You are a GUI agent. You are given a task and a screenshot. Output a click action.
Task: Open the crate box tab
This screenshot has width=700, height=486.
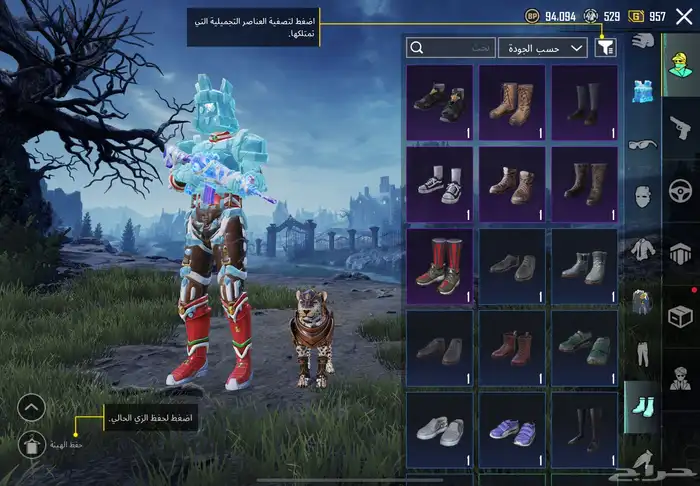[x=680, y=316]
